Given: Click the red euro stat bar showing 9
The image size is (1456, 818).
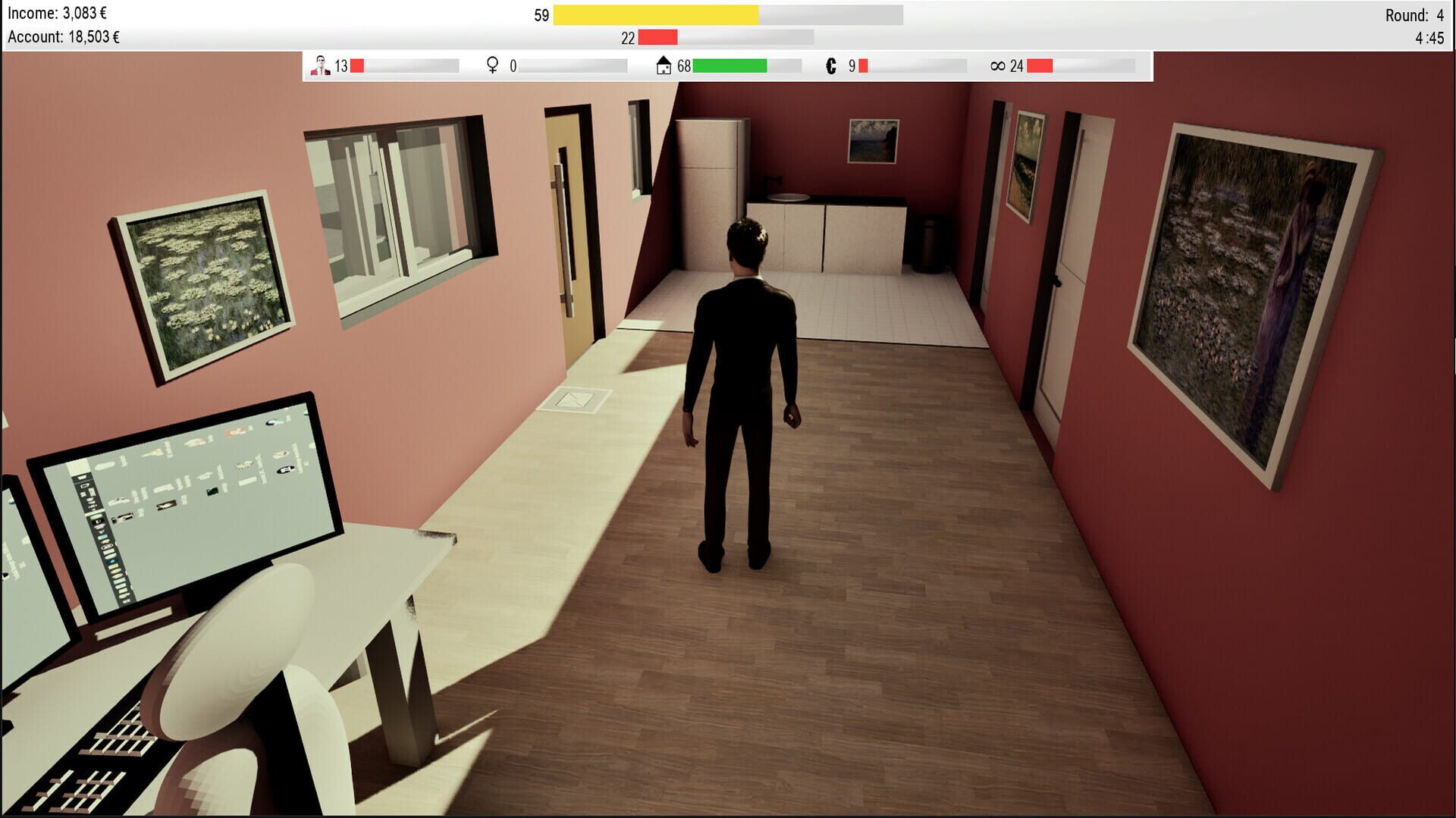Looking at the screenshot, I should 865,66.
